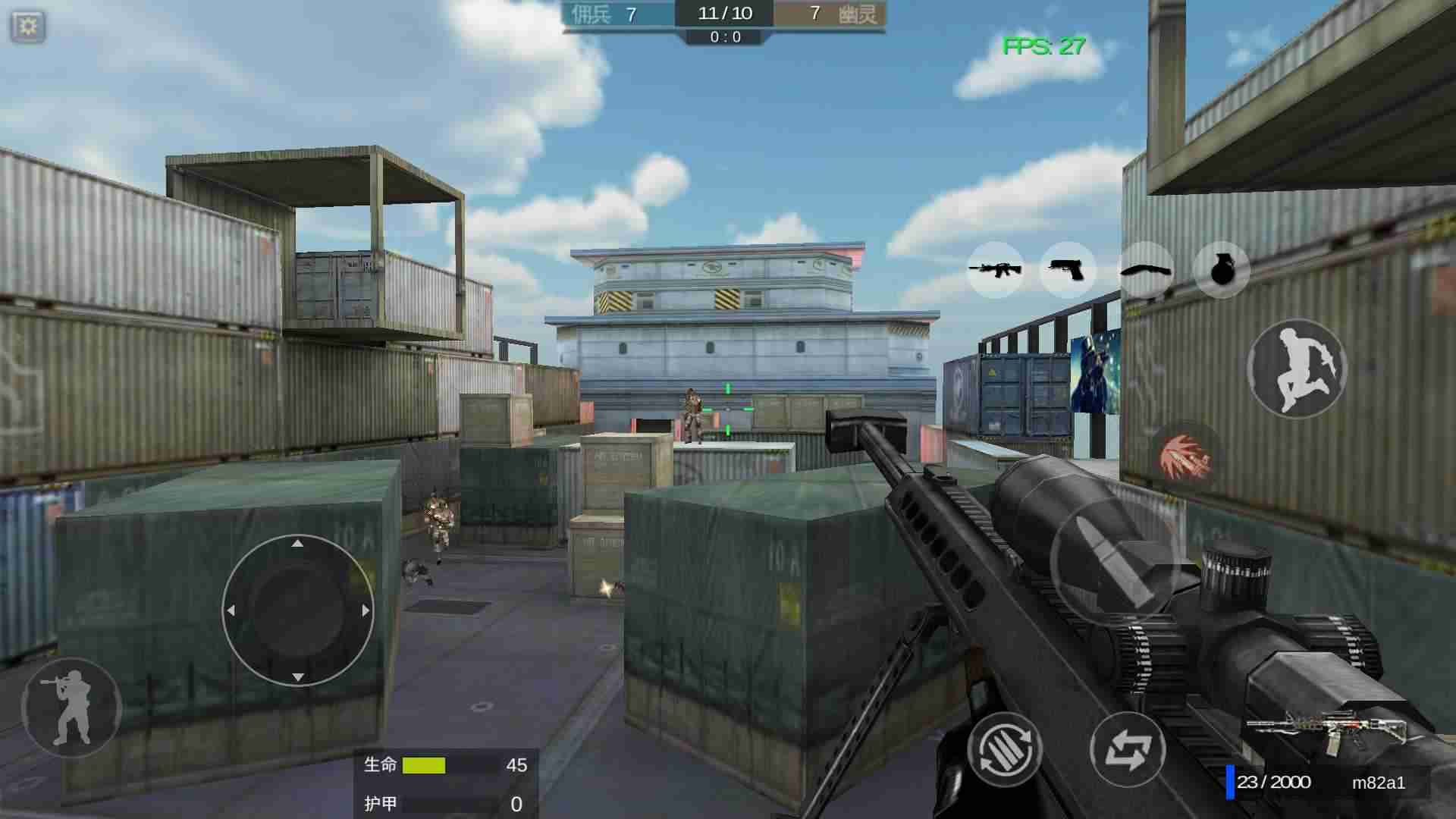
Task: Click the movement joystick center
Action: click(297, 610)
